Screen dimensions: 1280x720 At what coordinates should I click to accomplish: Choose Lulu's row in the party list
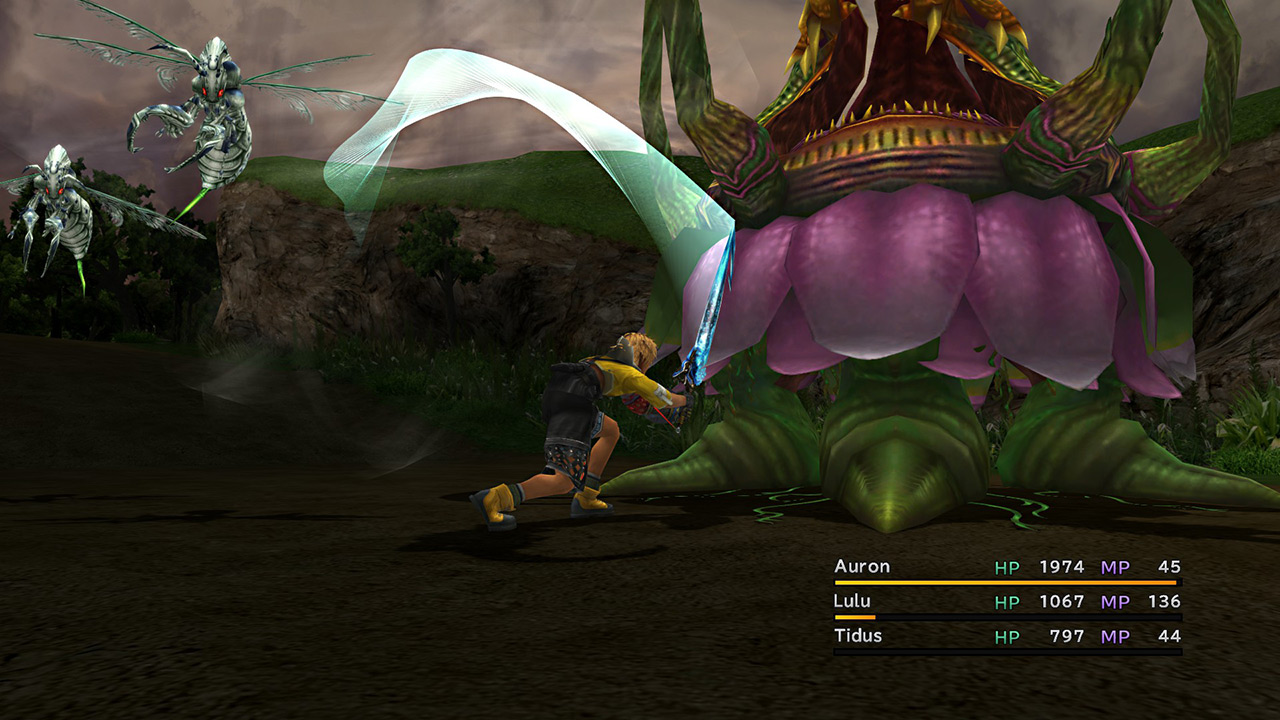click(852, 601)
